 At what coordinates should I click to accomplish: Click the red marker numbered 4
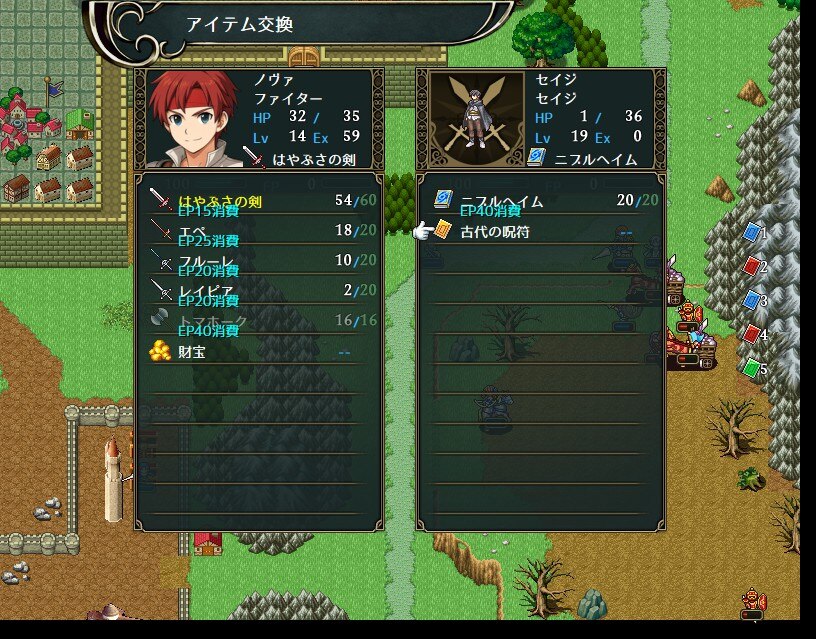(x=752, y=334)
